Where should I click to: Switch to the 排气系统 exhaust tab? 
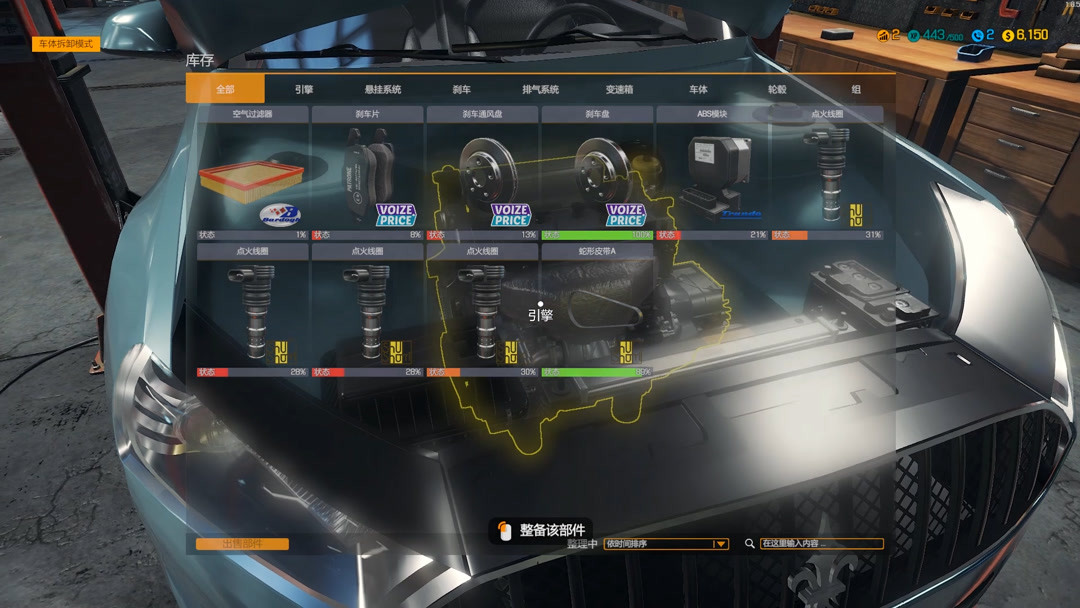click(x=541, y=89)
